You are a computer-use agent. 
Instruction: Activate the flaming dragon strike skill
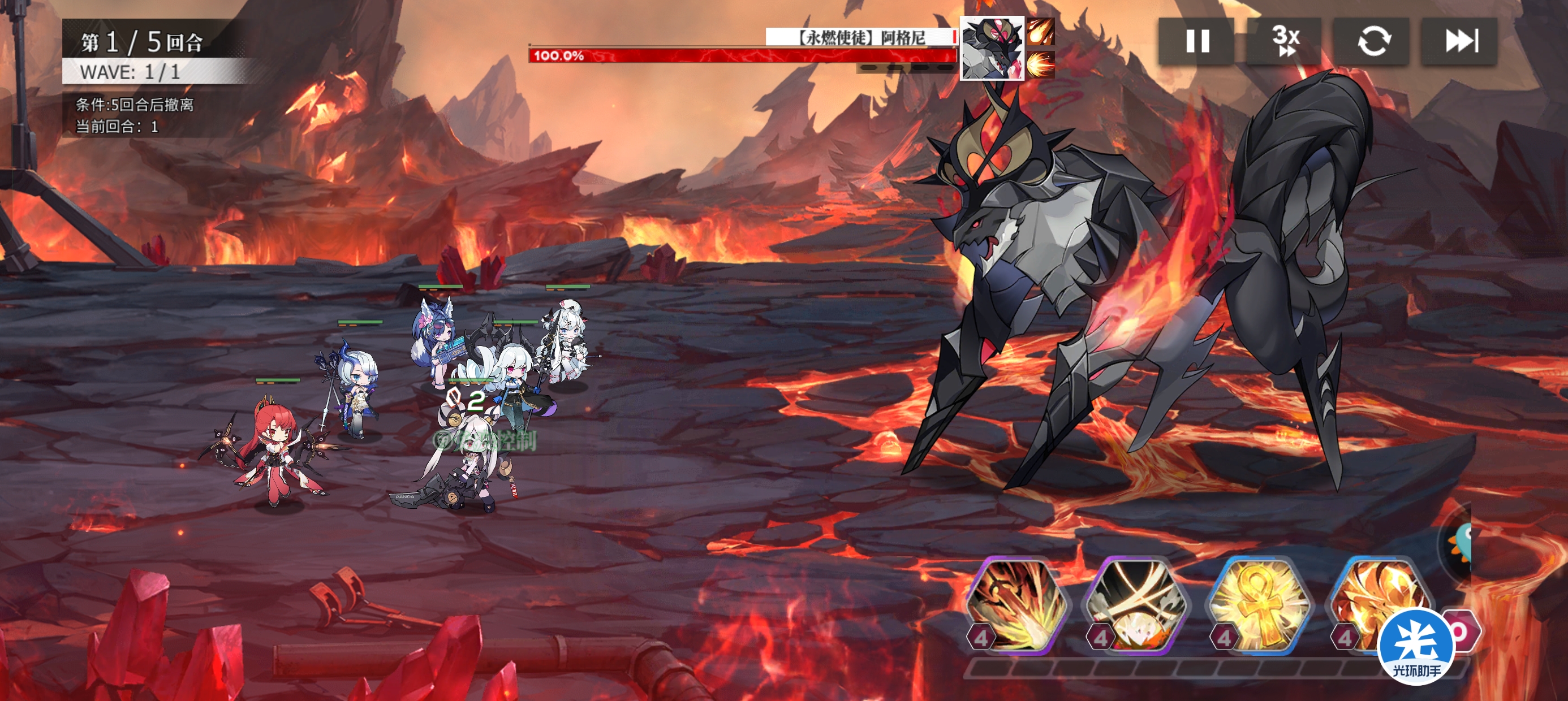tap(1018, 605)
